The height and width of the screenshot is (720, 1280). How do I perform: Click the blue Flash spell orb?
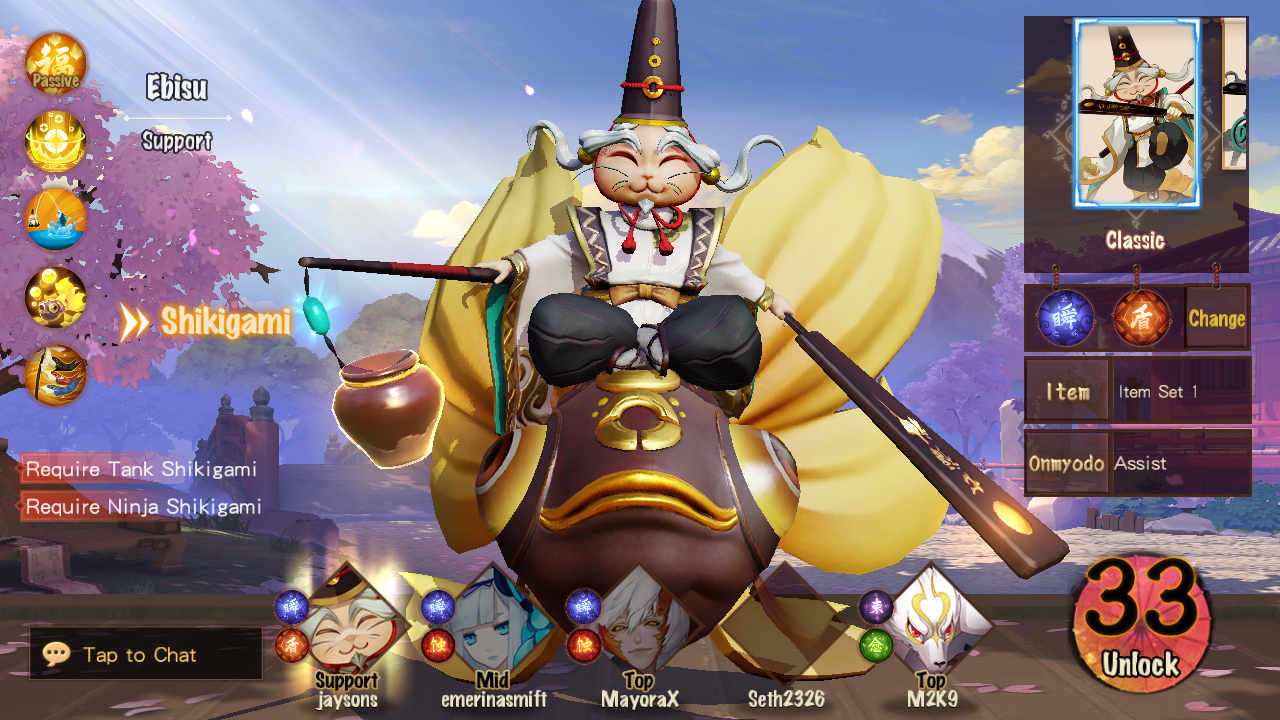1063,319
